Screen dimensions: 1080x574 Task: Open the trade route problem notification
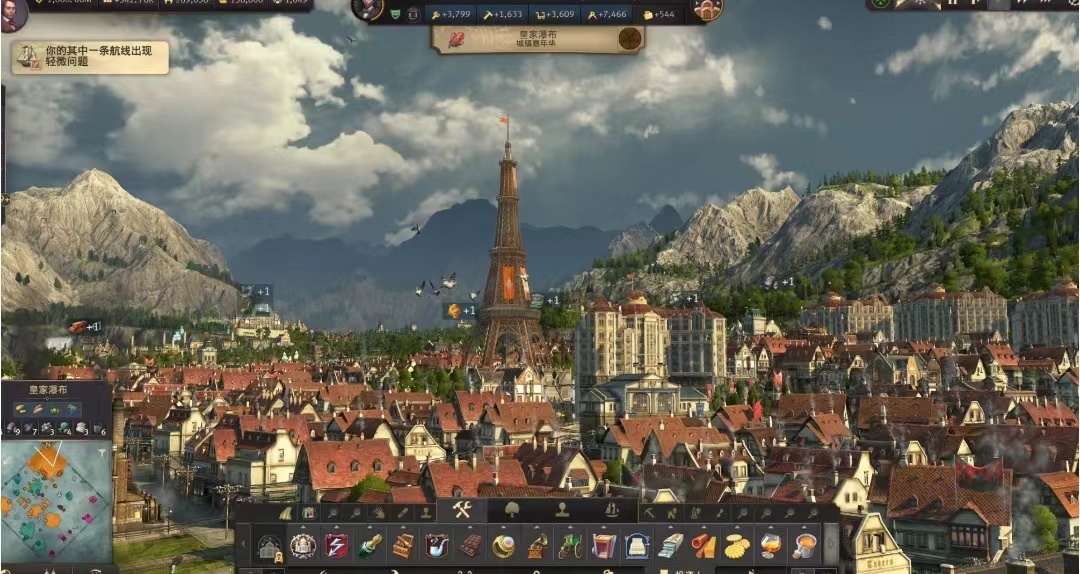[90, 56]
